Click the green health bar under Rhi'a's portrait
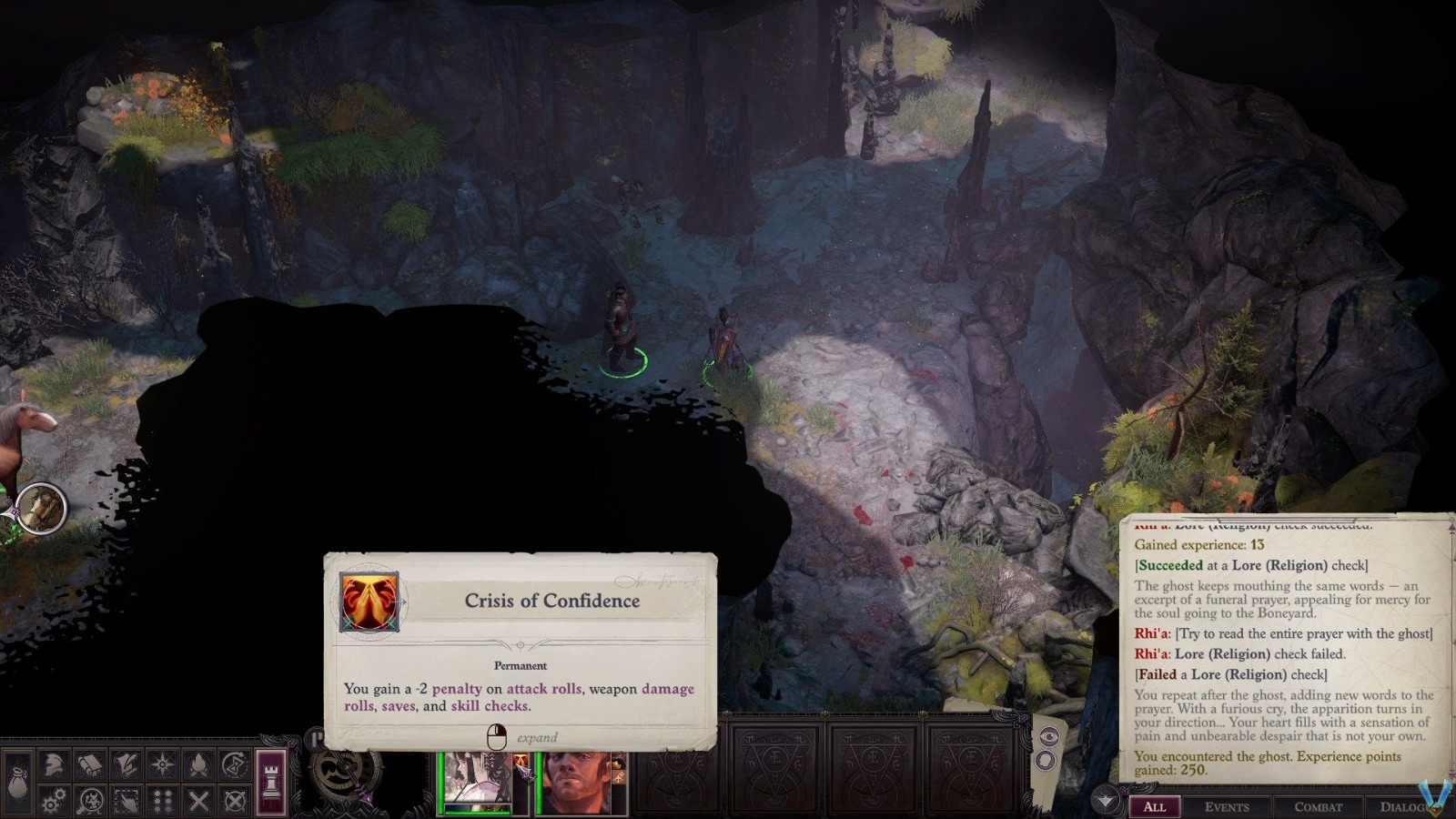Screen dimensions: 1456x819 [475, 812]
